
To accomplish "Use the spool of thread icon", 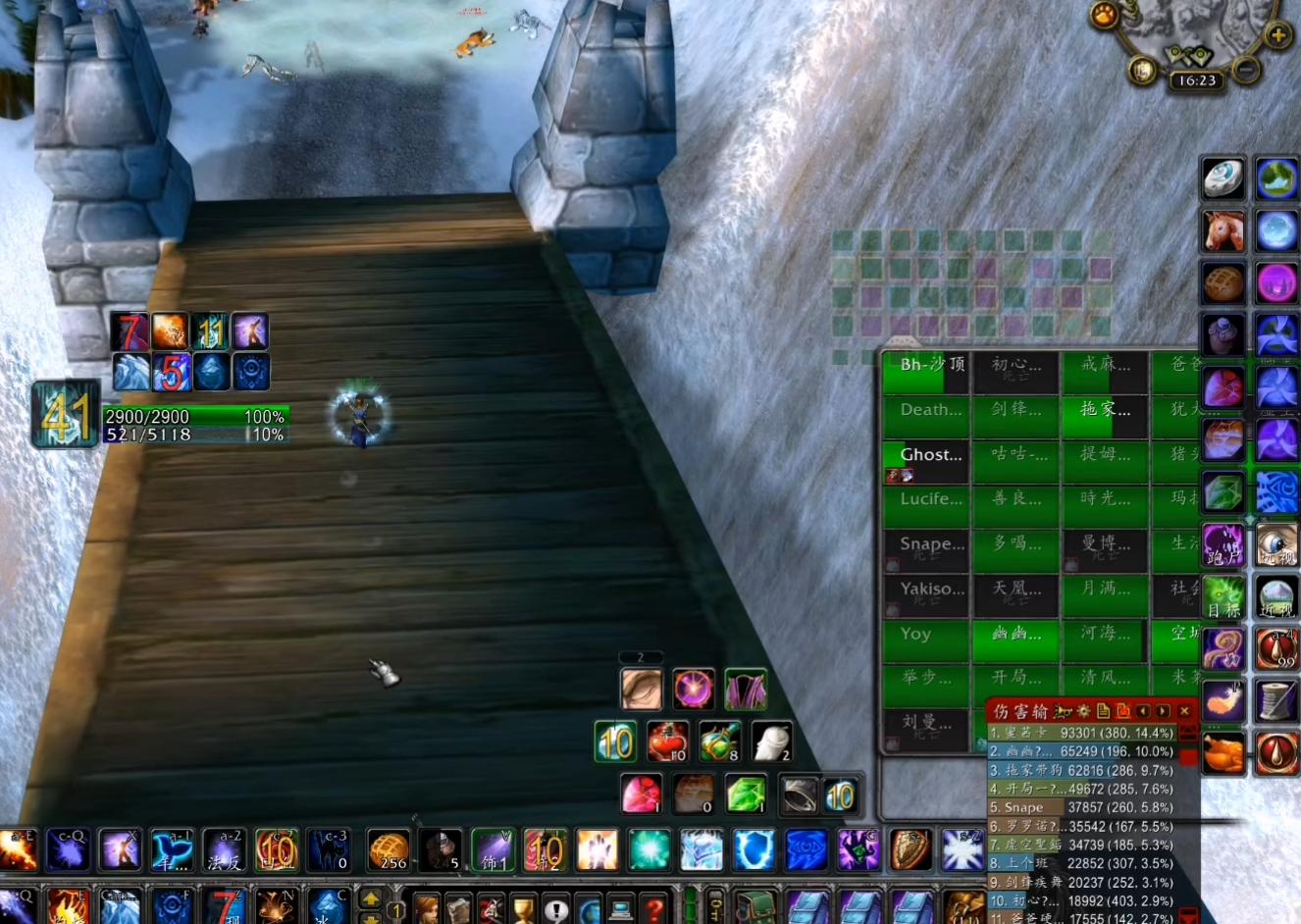I will point(1276,701).
